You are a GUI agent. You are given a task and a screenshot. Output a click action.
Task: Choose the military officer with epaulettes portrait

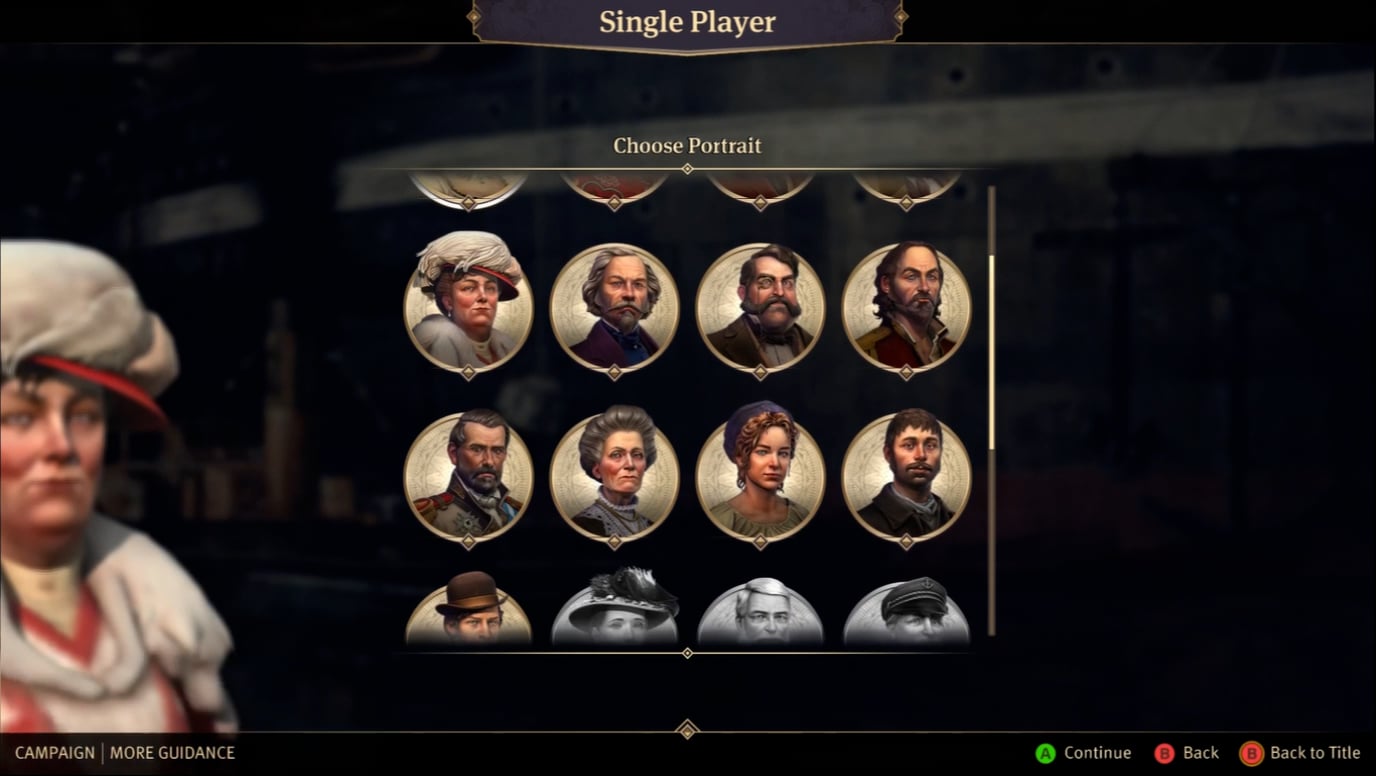[x=468, y=476]
